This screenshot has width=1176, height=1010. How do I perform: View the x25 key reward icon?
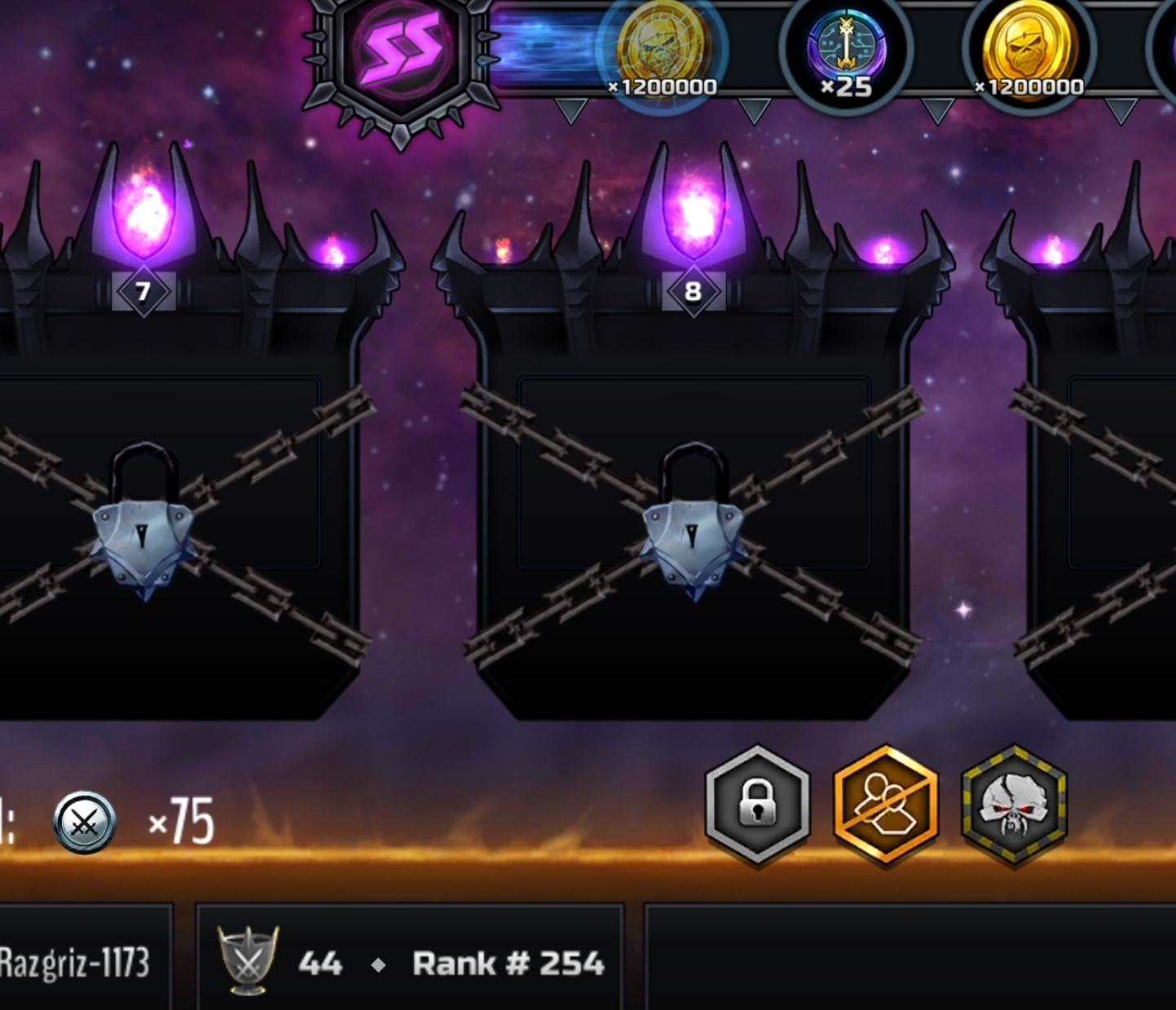tap(846, 51)
